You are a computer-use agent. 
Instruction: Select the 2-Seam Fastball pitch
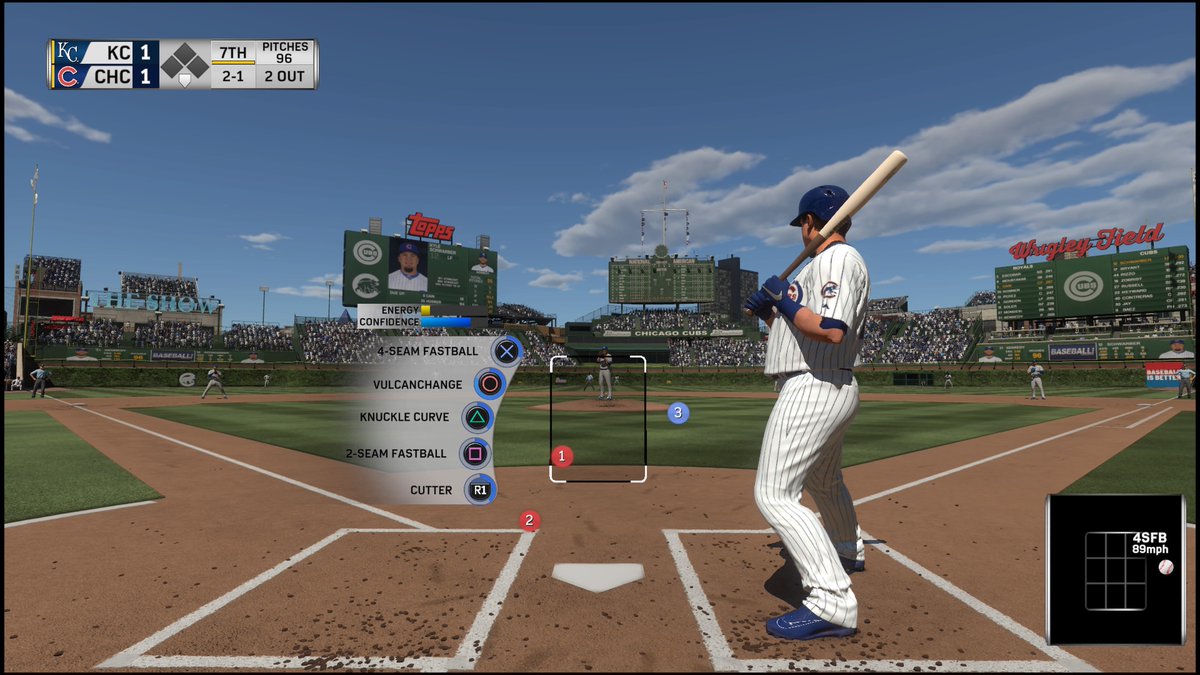click(x=475, y=454)
